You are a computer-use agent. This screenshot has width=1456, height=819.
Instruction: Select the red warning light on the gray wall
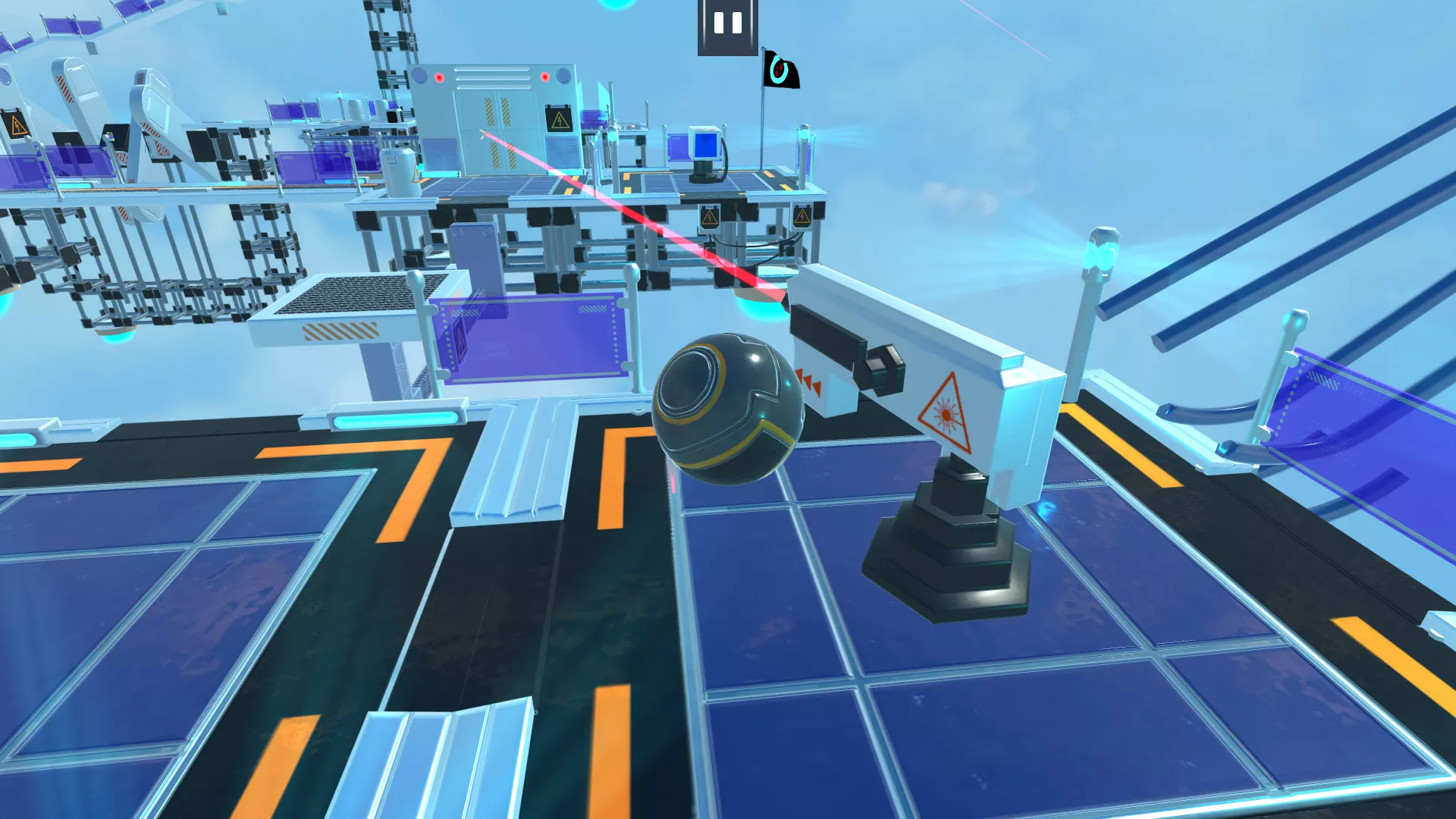[439, 76]
